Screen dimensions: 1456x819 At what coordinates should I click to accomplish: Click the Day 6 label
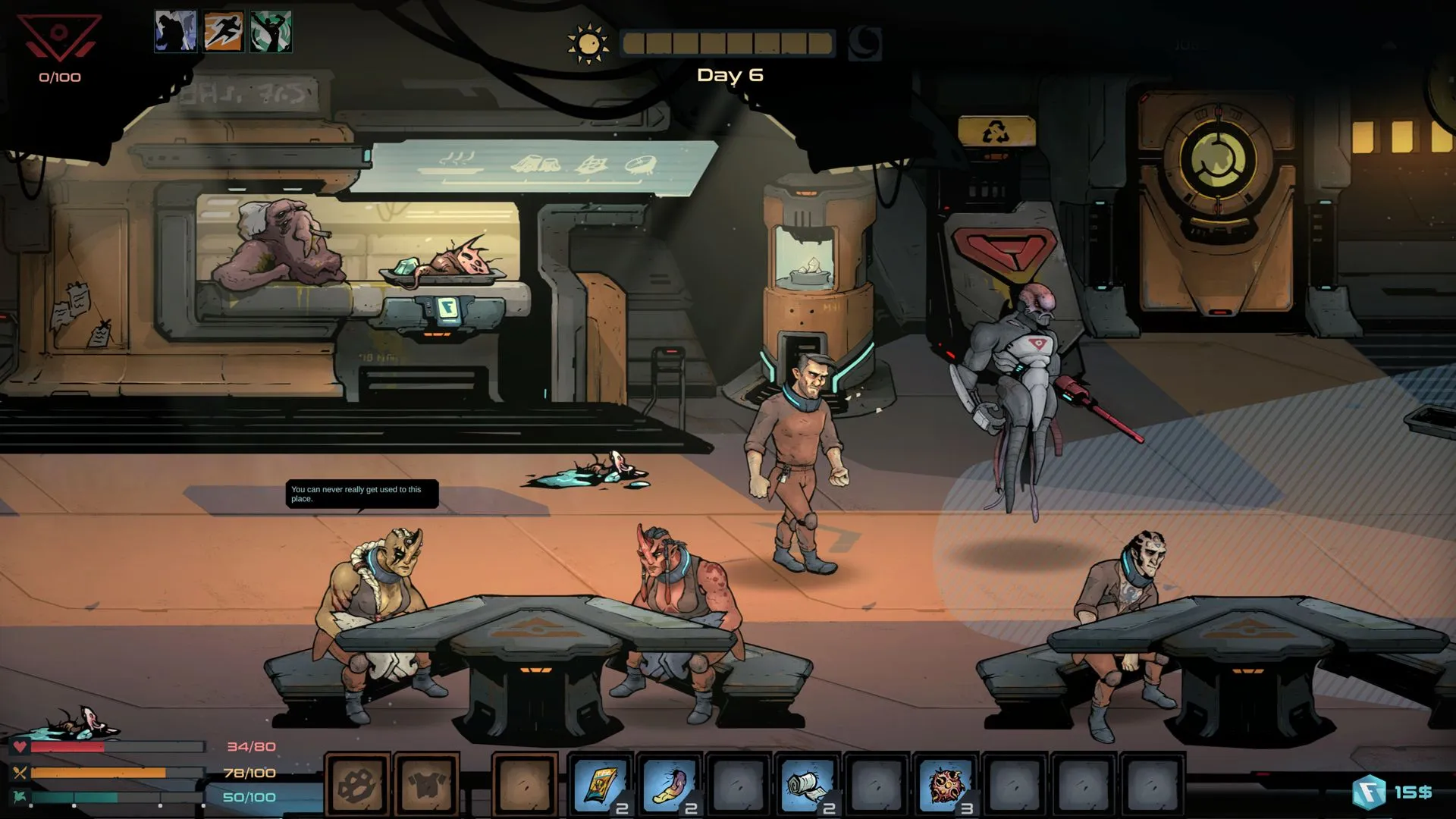(730, 74)
